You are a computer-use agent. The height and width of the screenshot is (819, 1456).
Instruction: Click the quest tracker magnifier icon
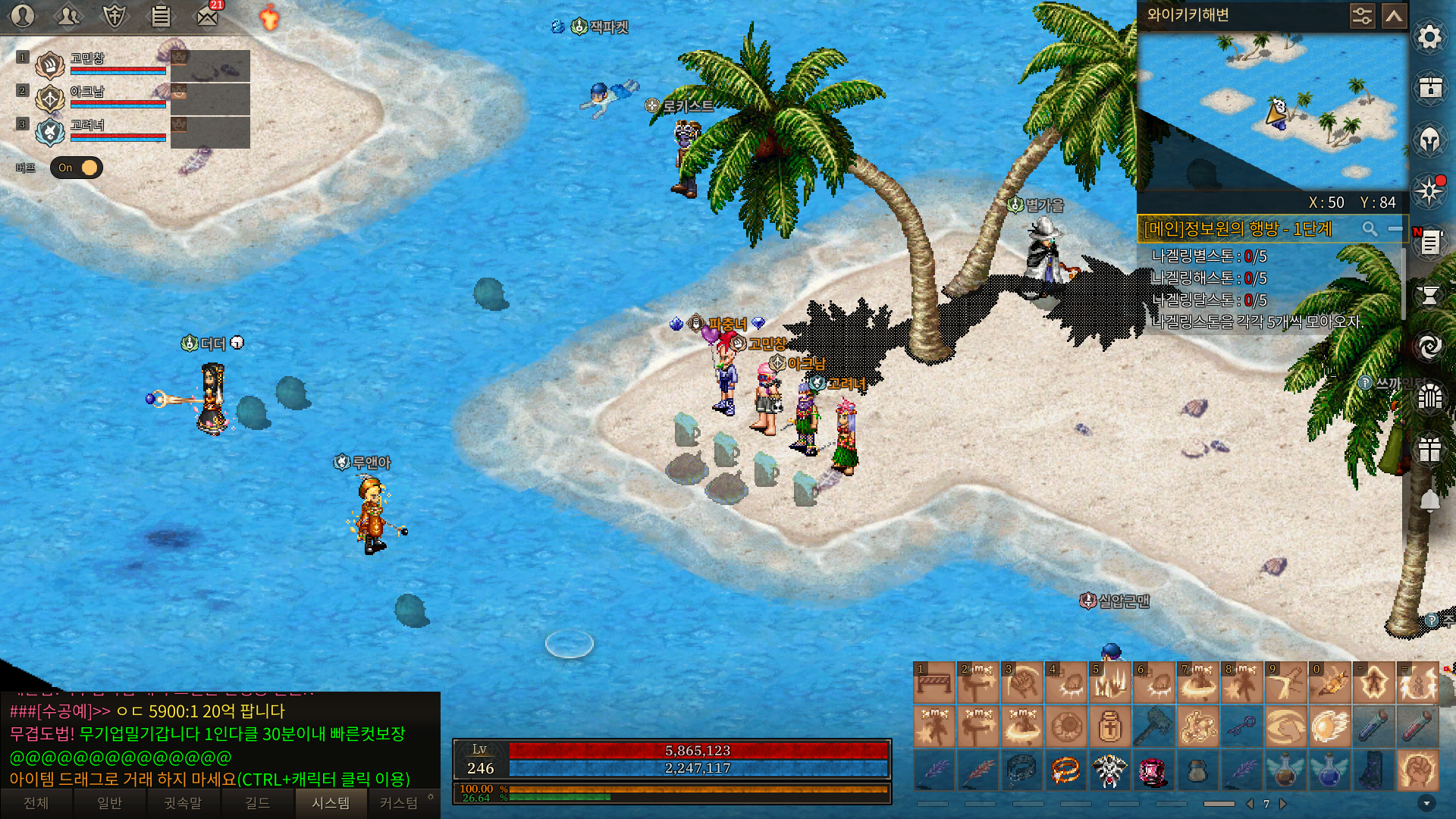click(x=1370, y=229)
